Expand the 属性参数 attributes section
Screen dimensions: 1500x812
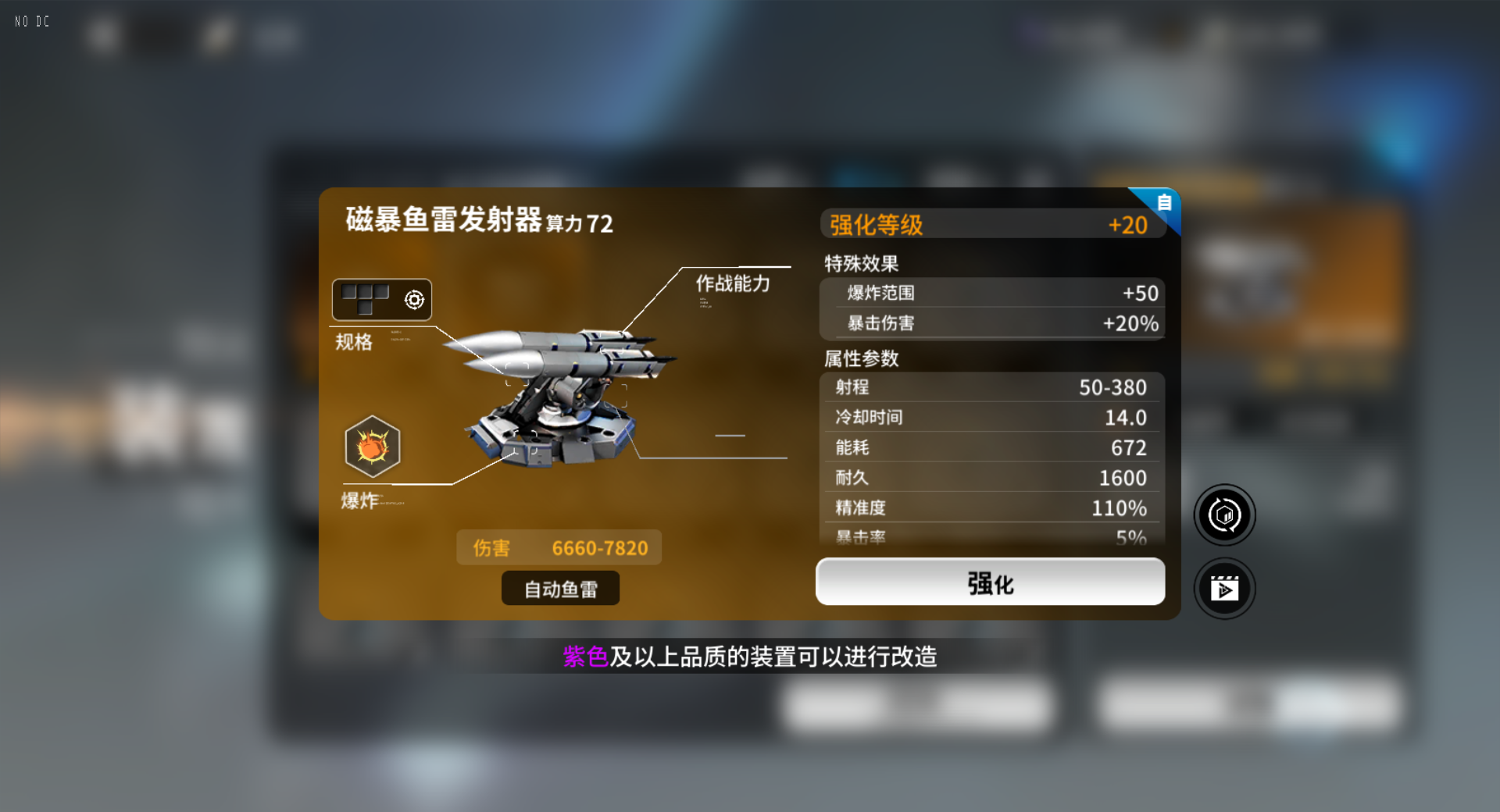859,359
